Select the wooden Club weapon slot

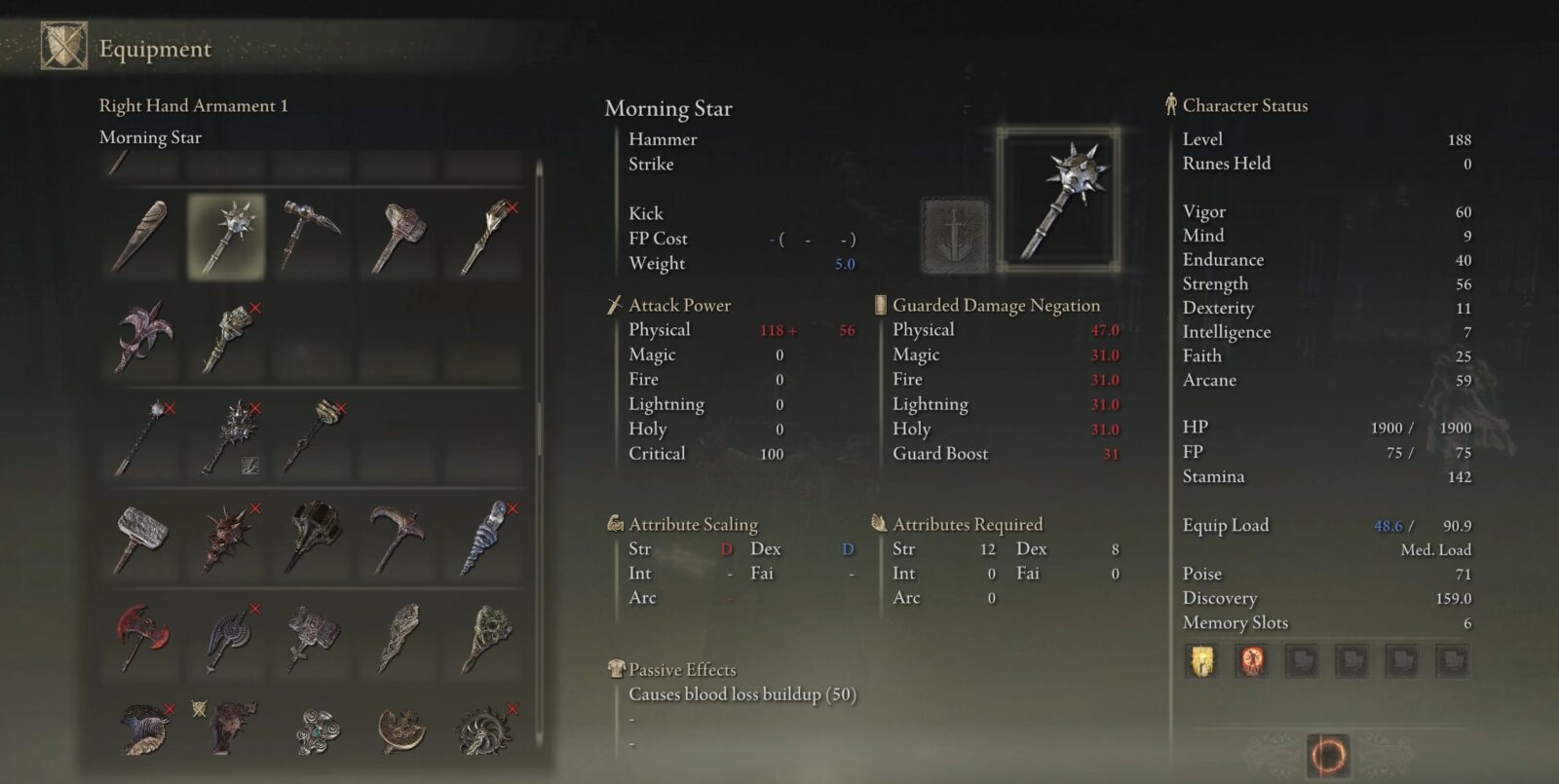pyautogui.click(x=141, y=235)
